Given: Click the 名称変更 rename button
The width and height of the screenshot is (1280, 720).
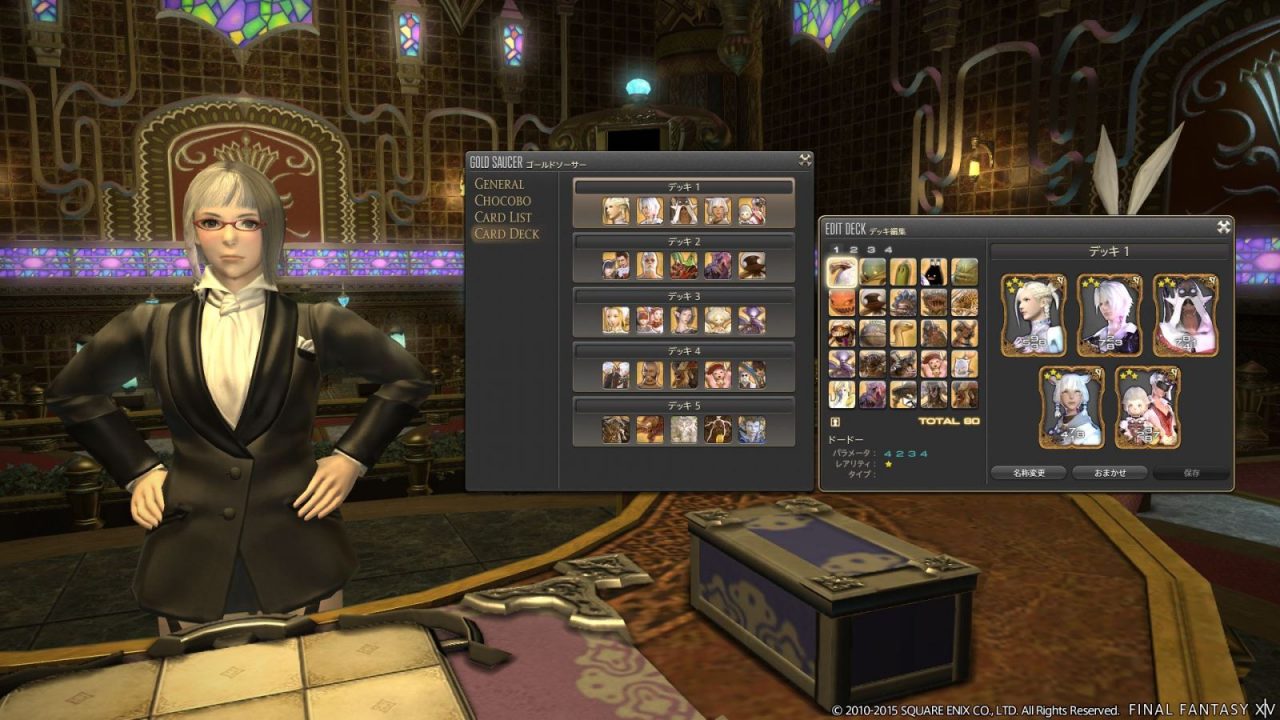Looking at the screenshot, I should [x=1028, y=473].
